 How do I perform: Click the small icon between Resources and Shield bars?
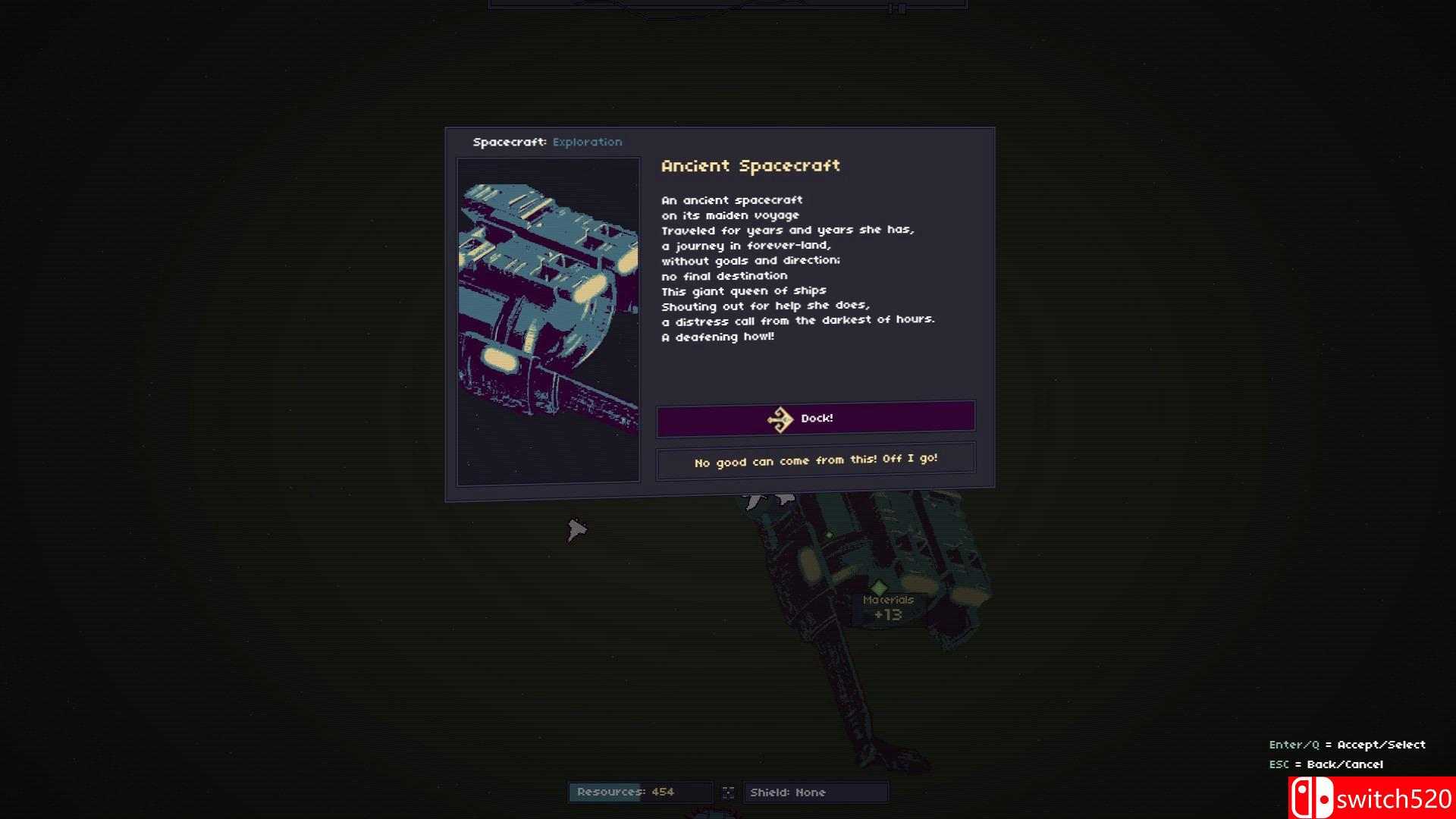[x=729, y=792]
